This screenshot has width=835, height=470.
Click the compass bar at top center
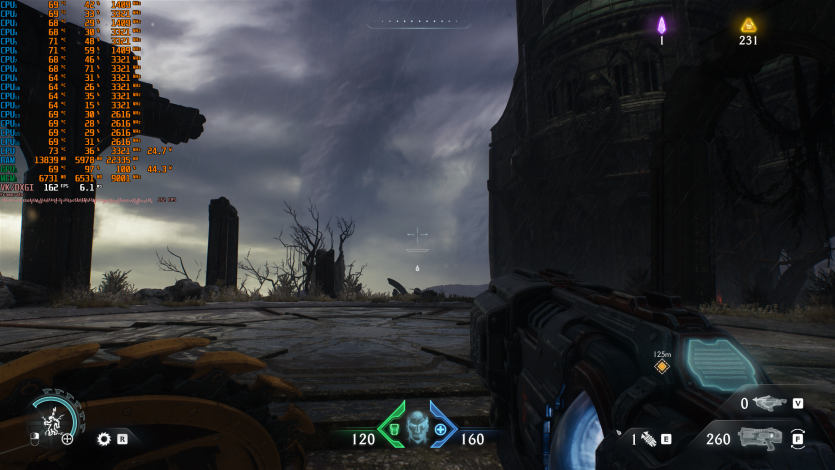pos(417,22)
